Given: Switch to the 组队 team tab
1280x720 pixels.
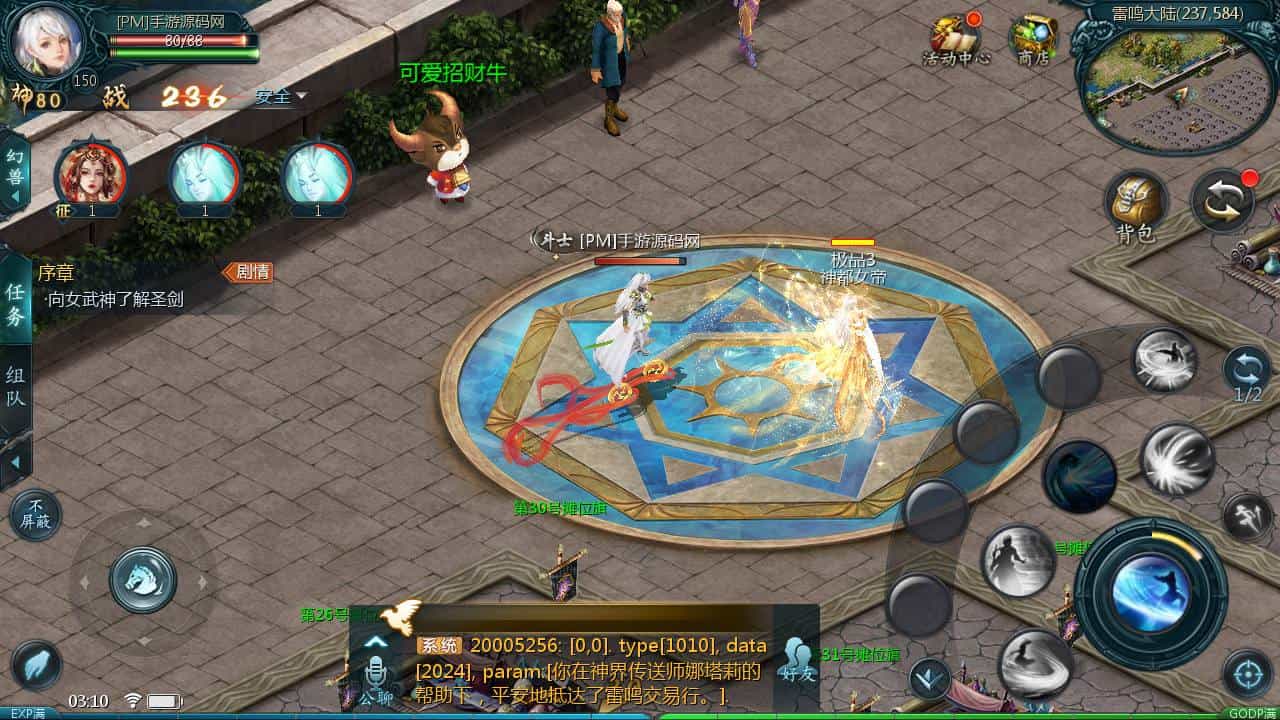Looking at the screenshot, I should coord(15,388).
